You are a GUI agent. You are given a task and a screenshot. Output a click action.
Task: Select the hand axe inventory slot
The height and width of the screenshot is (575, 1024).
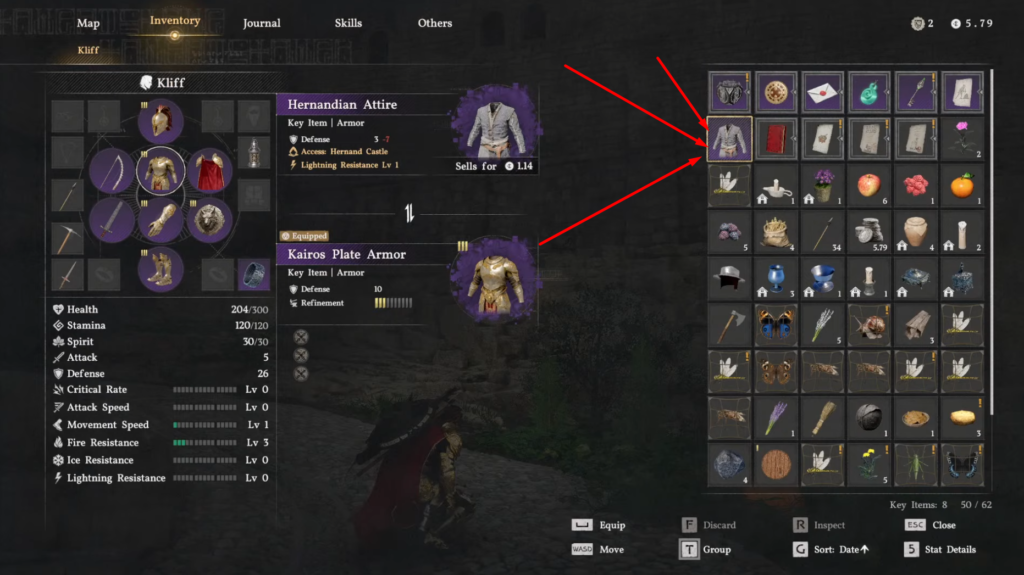click(x=730, y=324)
